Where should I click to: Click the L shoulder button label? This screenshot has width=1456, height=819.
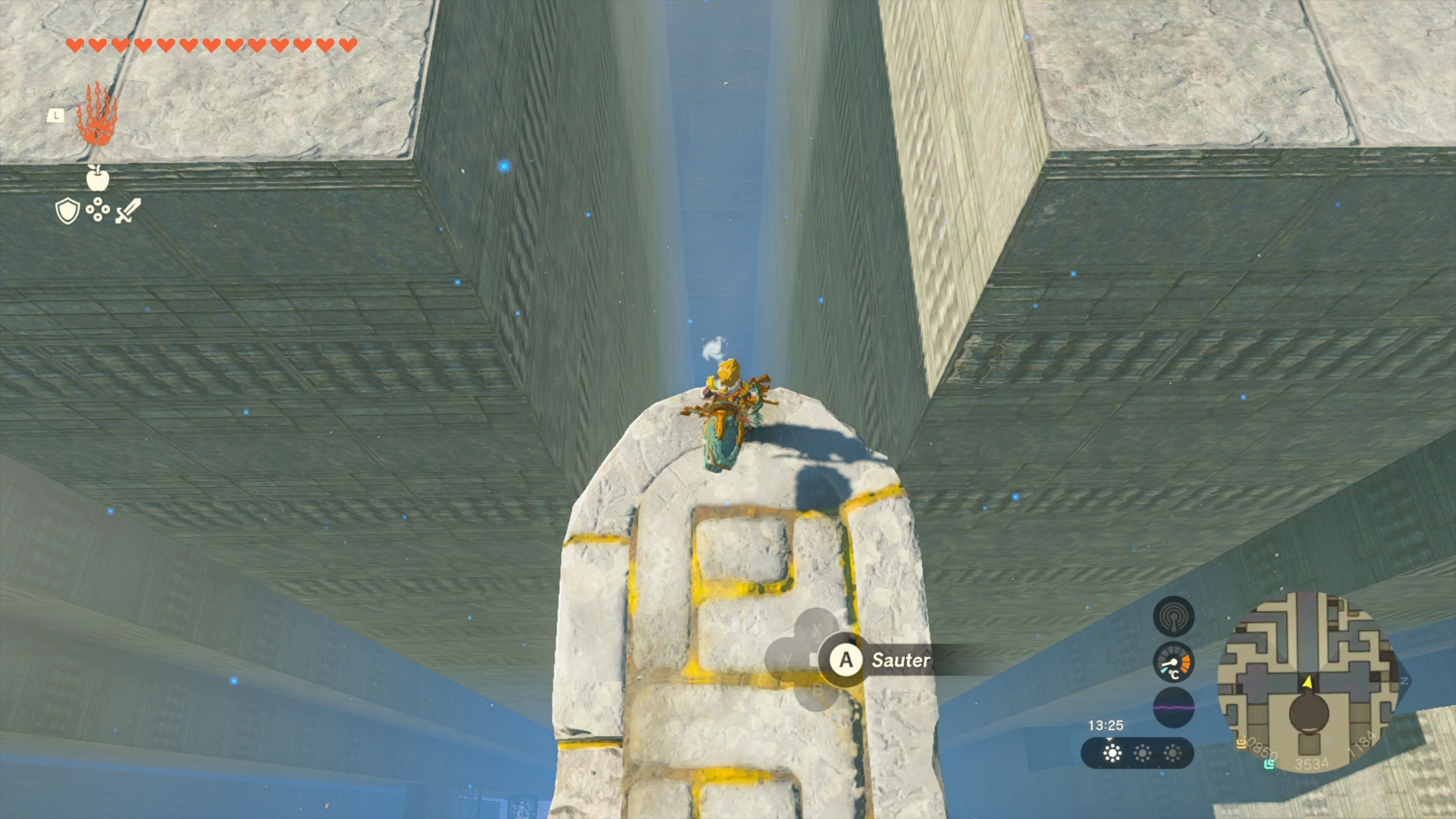click(x=56, y=116)
